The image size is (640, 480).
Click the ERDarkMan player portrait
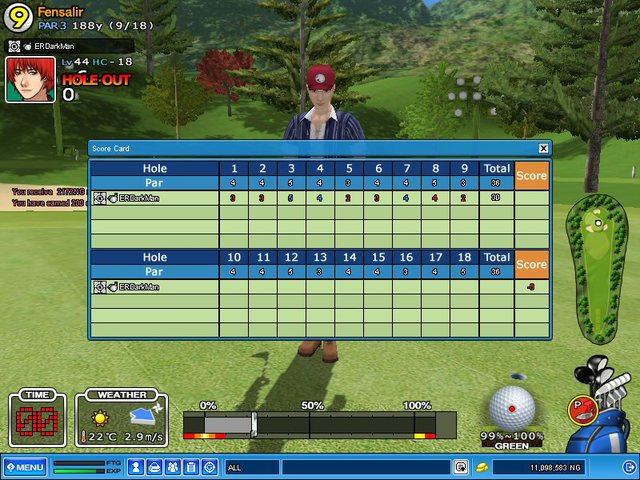click(x=30, y=79)
